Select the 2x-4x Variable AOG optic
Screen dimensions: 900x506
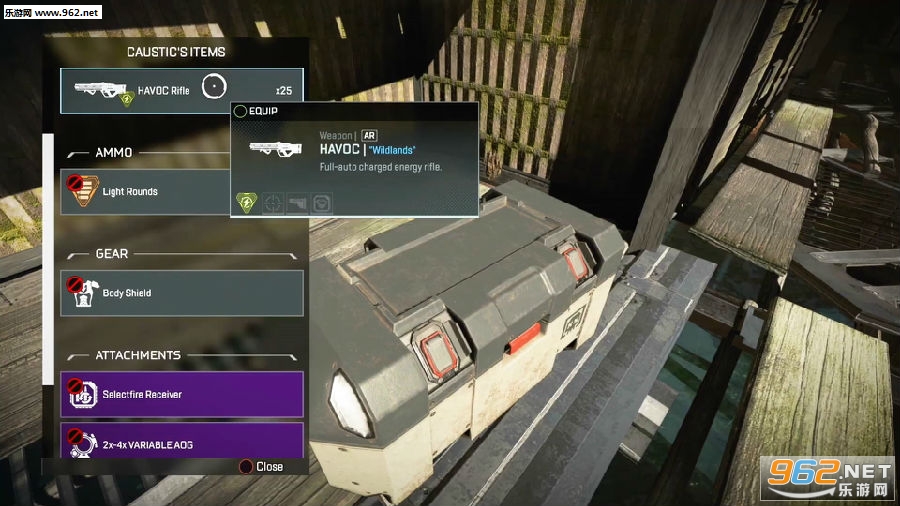pyautogui.click(x=181, y=440)
